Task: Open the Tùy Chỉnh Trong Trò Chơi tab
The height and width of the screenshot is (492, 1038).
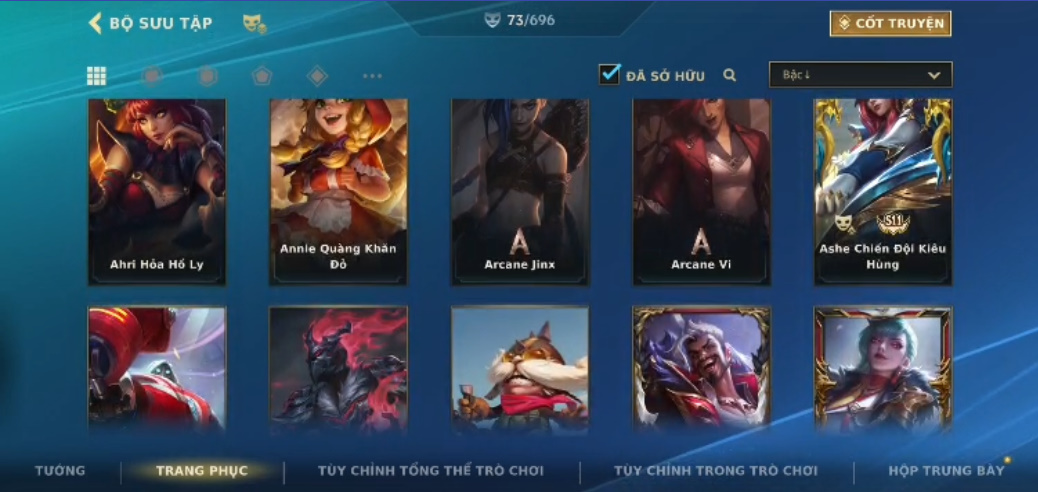Action: pyautogui.click(x=716, y=470)
